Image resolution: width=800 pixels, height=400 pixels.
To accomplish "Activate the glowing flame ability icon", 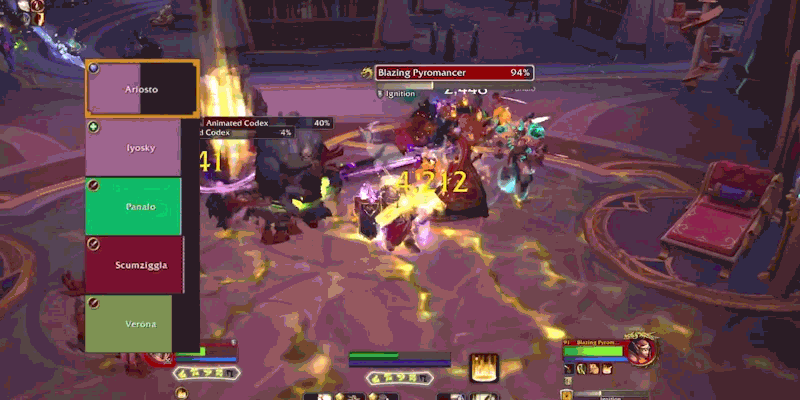I will click(485, 367).
